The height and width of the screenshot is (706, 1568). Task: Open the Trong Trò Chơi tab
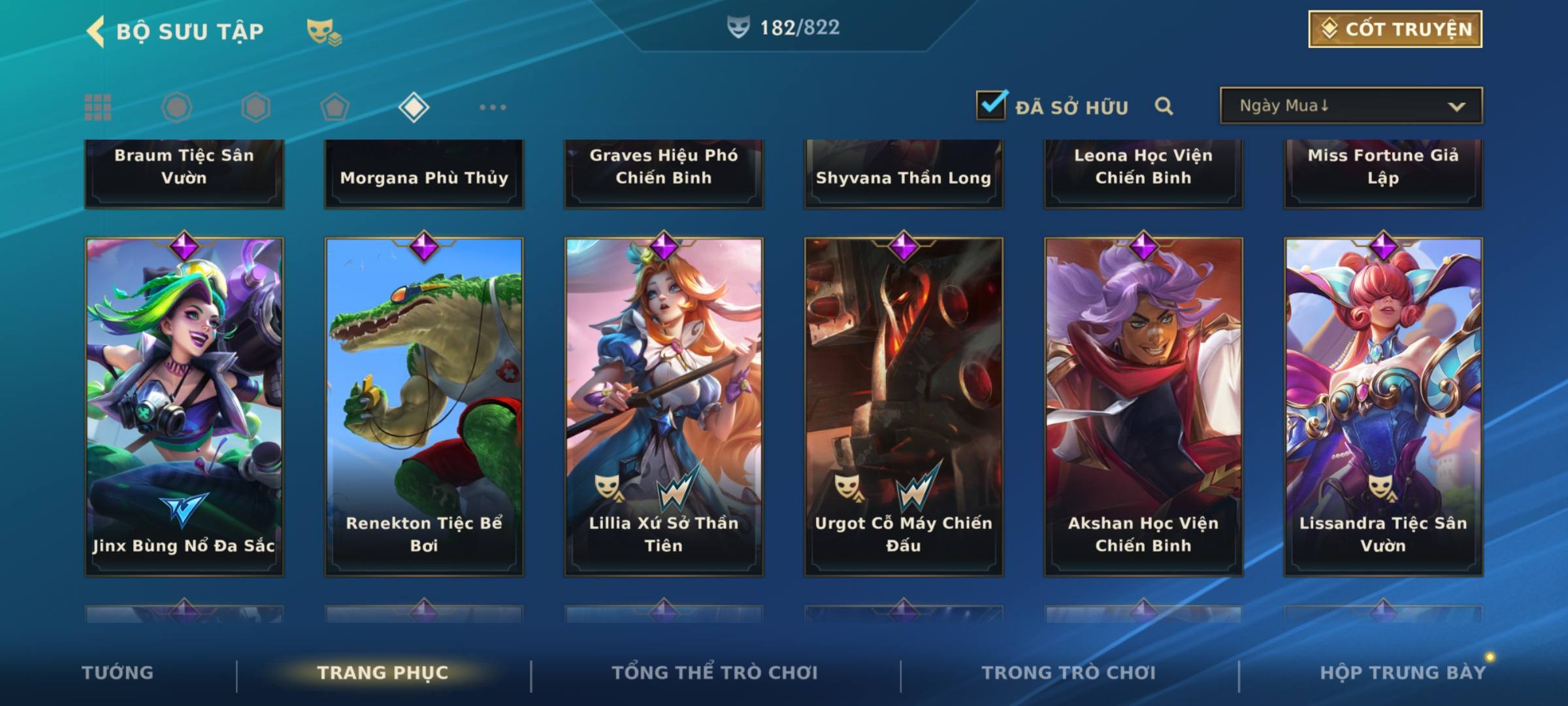click(x=1069, y=673)
